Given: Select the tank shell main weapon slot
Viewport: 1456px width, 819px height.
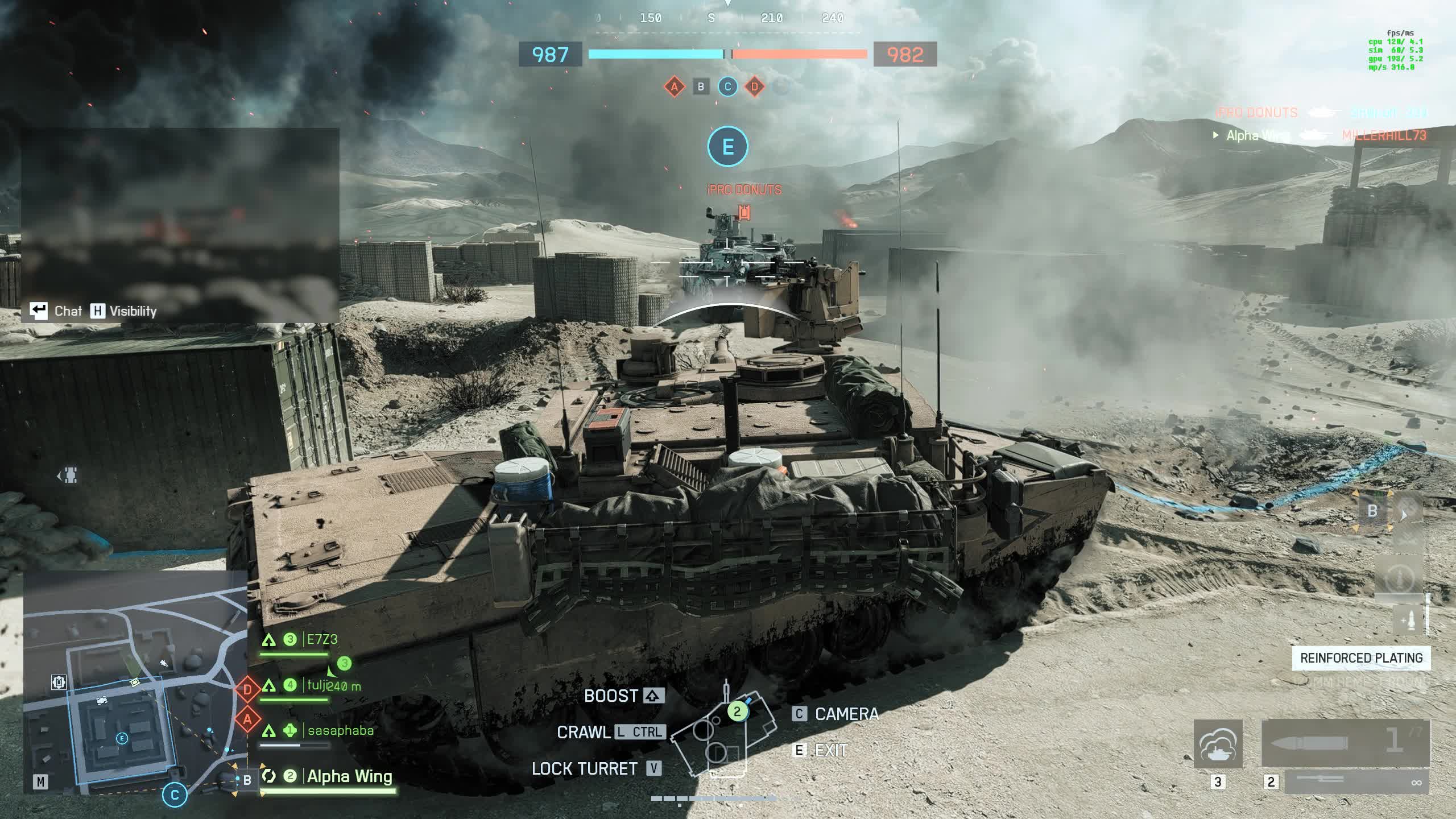Looking at the screenshot, I should 1346,743.
